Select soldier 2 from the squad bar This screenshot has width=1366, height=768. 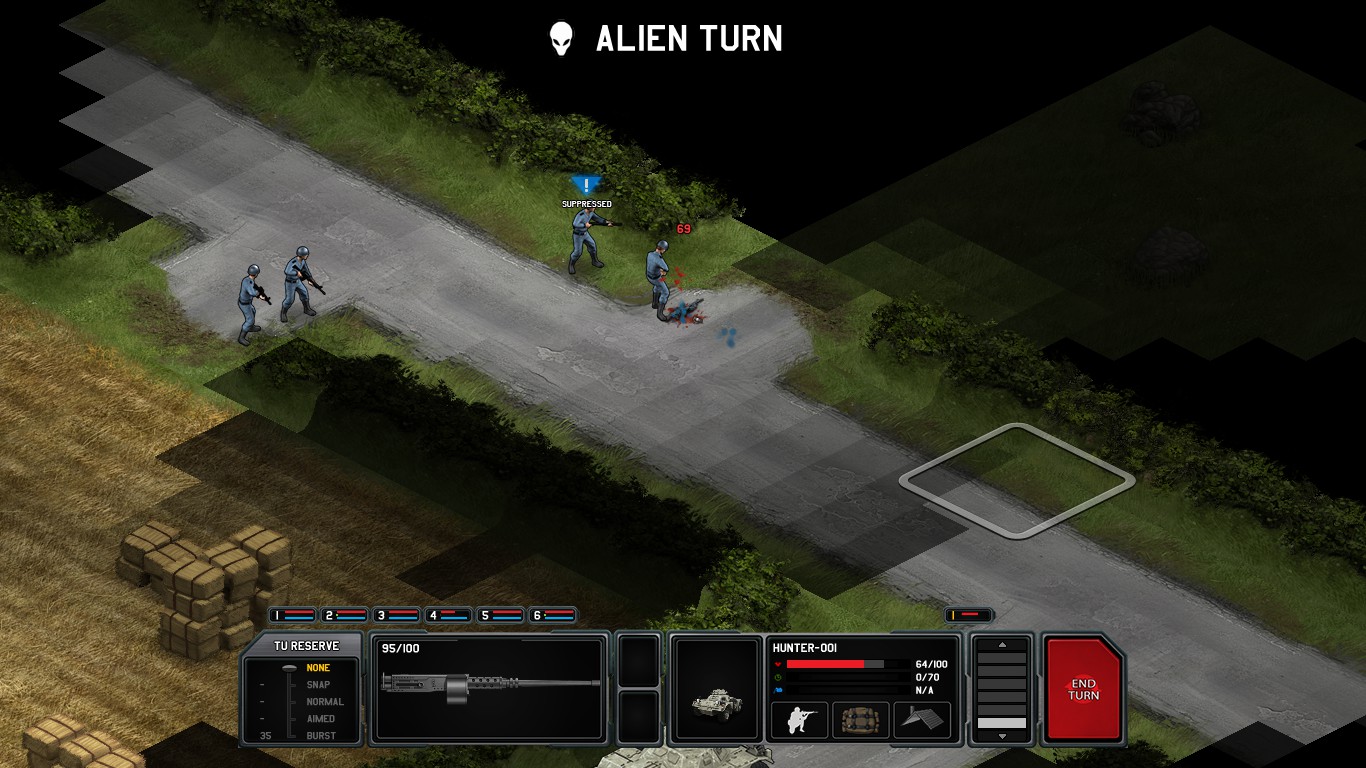tap(344, 615)
